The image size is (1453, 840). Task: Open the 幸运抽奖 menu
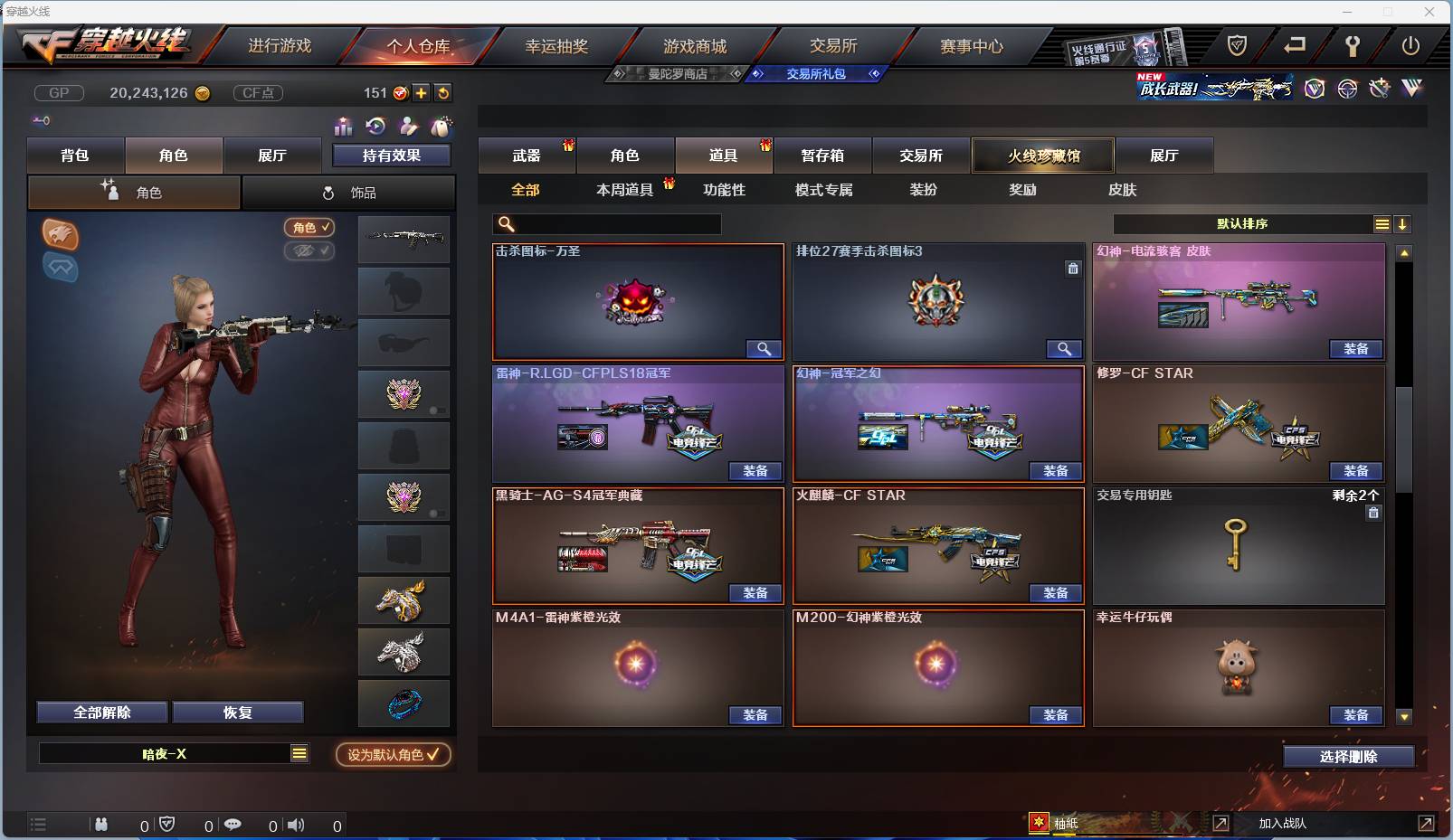[556, 45]
